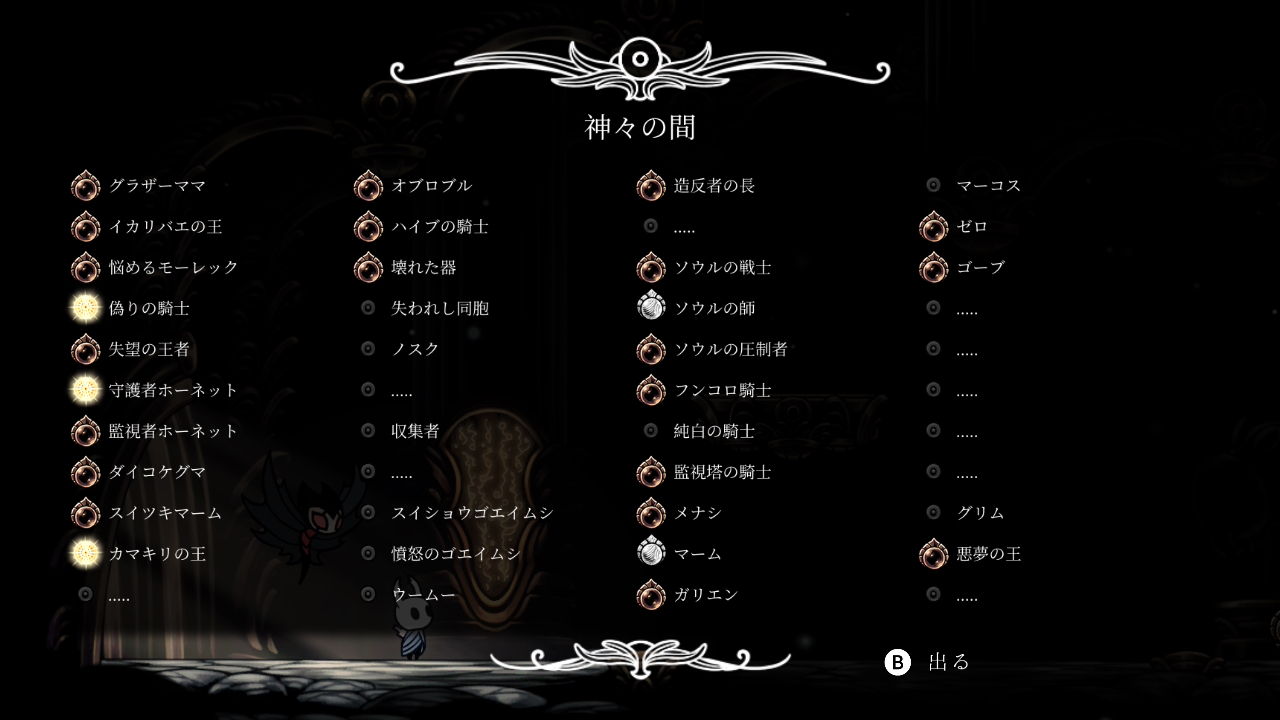The image size is (1280, 720).
Task: Choose イカリバエの王 from the list
Action: tap(165, 227)
